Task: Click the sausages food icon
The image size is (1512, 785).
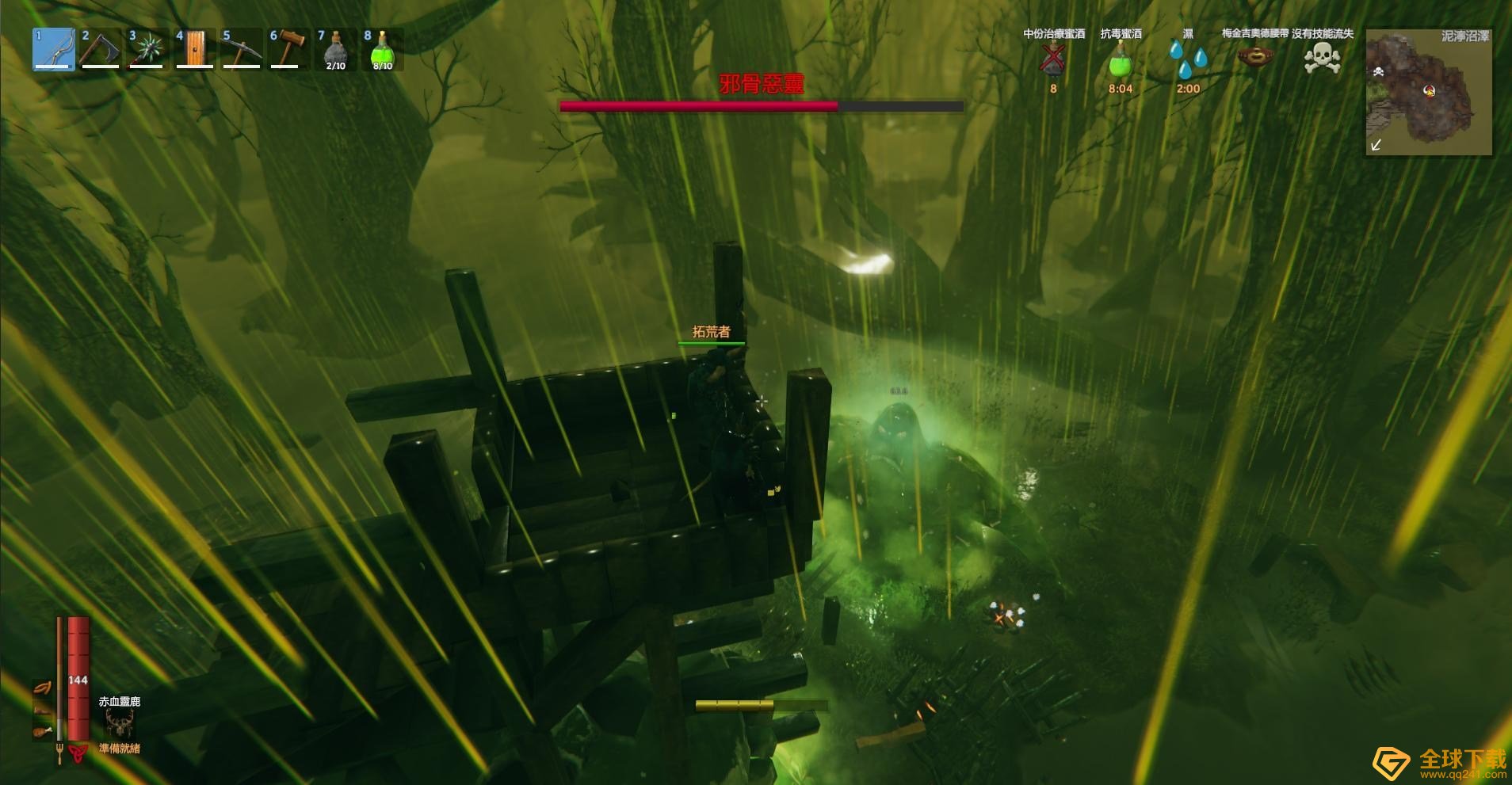Action: pyautogui.click(x=42, y=688)
